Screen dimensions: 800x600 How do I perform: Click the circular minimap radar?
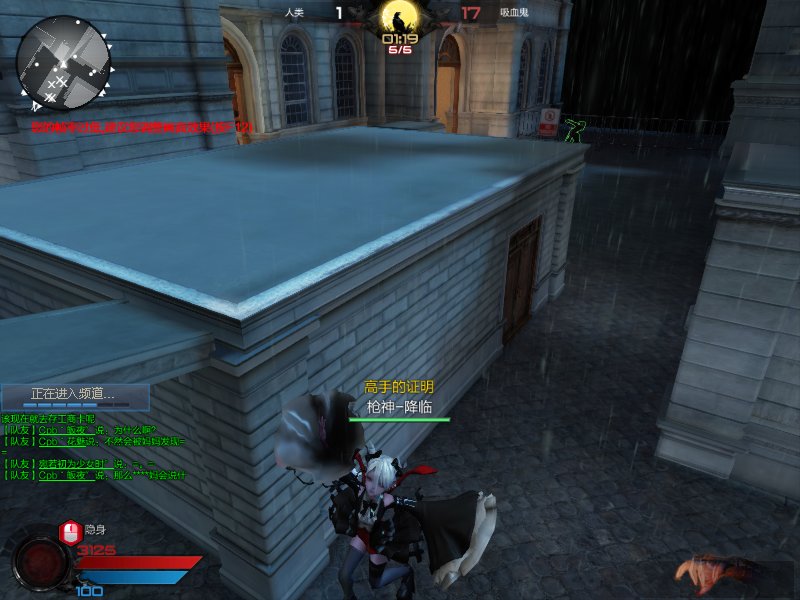[x=62, y=62]
